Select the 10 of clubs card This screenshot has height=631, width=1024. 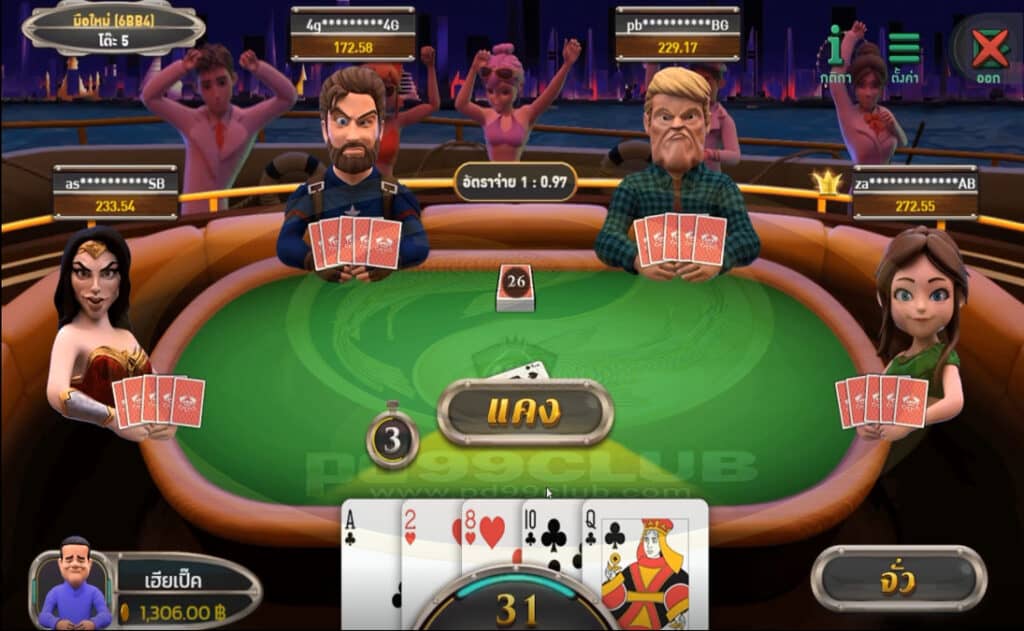549,540
